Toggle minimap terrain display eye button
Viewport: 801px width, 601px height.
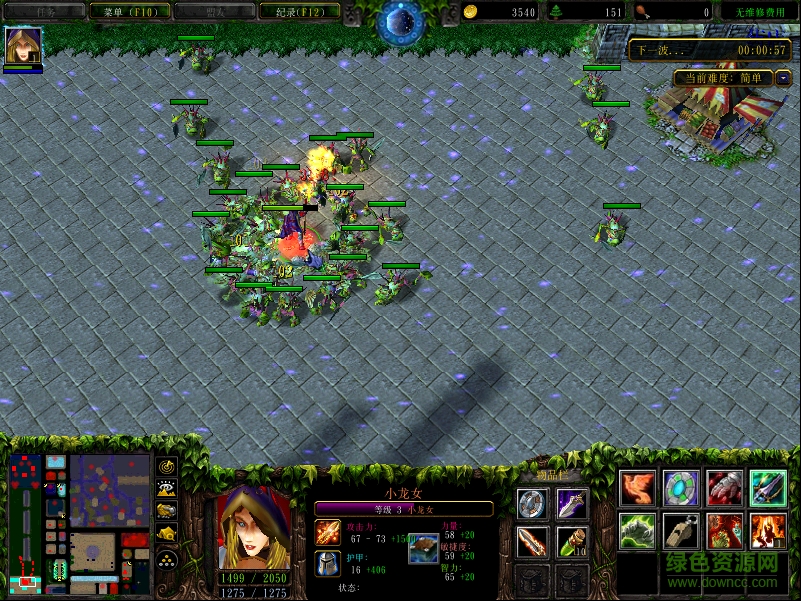tap(167, 490)
